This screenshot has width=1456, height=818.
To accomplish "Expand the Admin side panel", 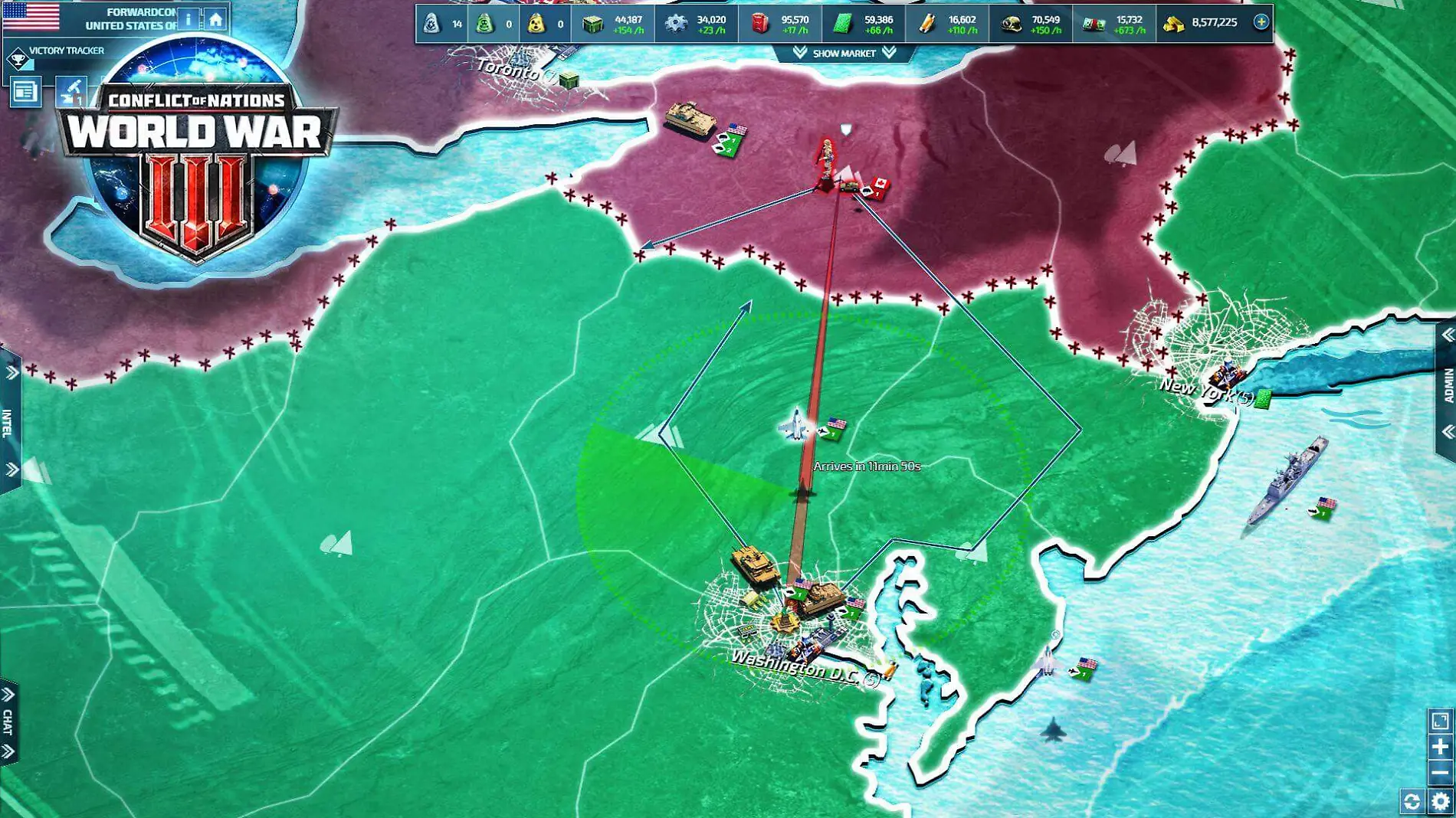I will 1447,384.
